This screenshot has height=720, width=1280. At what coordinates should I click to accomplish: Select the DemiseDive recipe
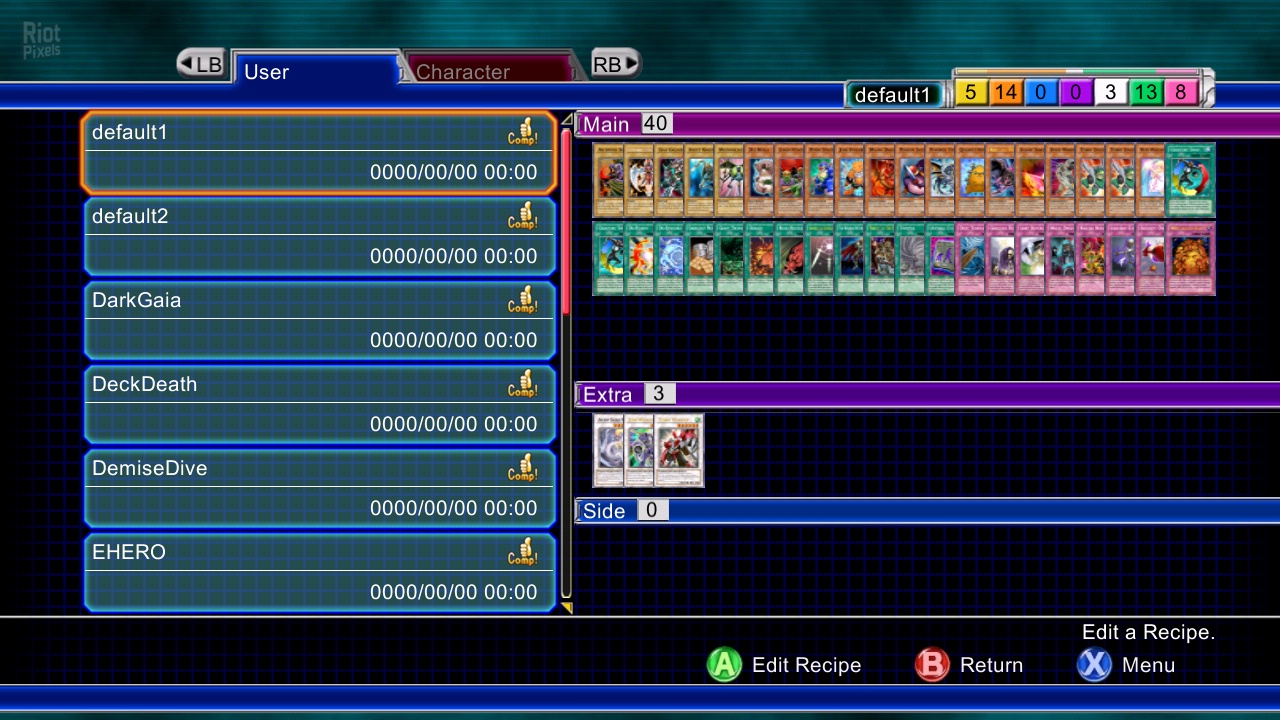click(x=318, y=488)
